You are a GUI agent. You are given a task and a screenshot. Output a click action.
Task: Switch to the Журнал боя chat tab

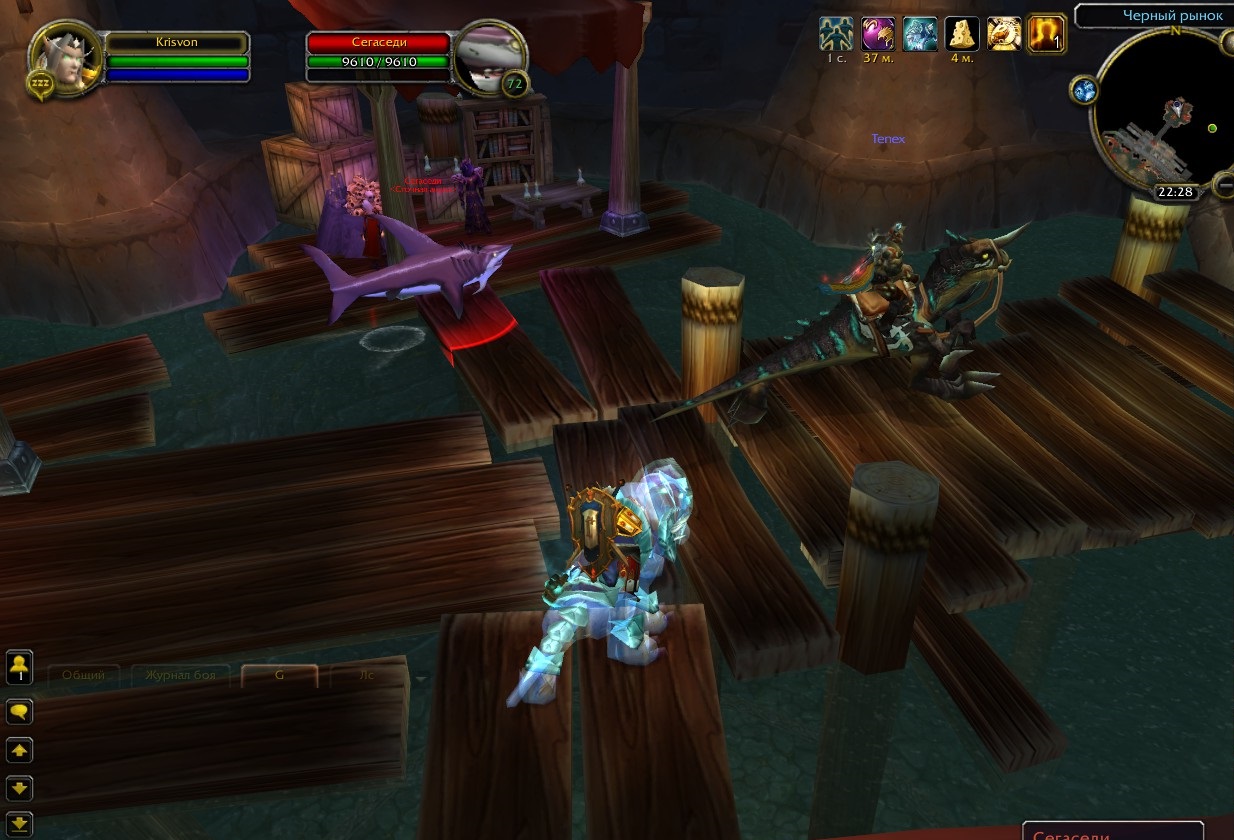181,675
